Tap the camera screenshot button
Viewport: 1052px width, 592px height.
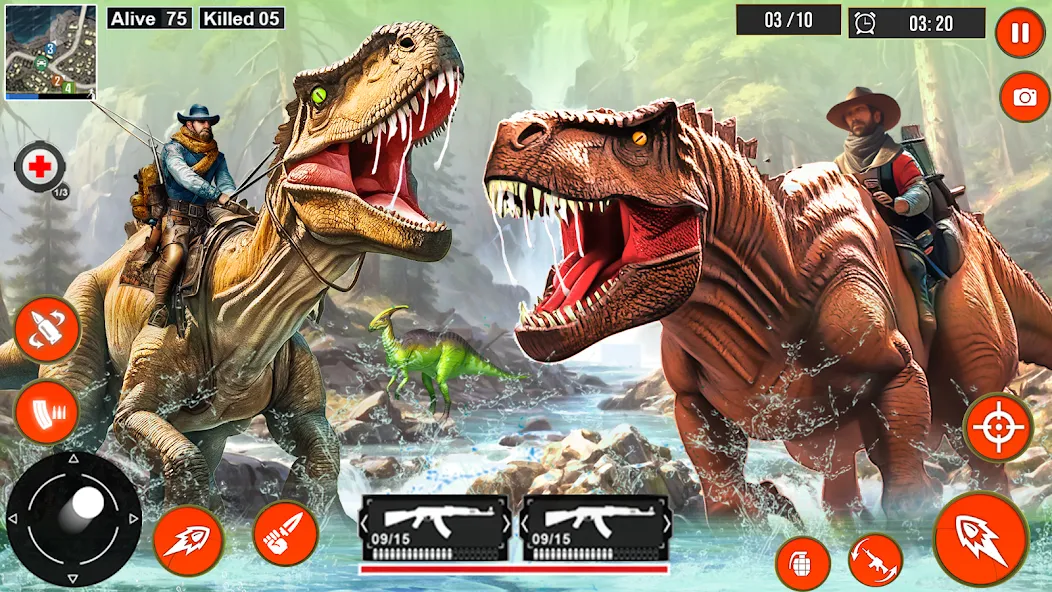tap(1024, 96)
